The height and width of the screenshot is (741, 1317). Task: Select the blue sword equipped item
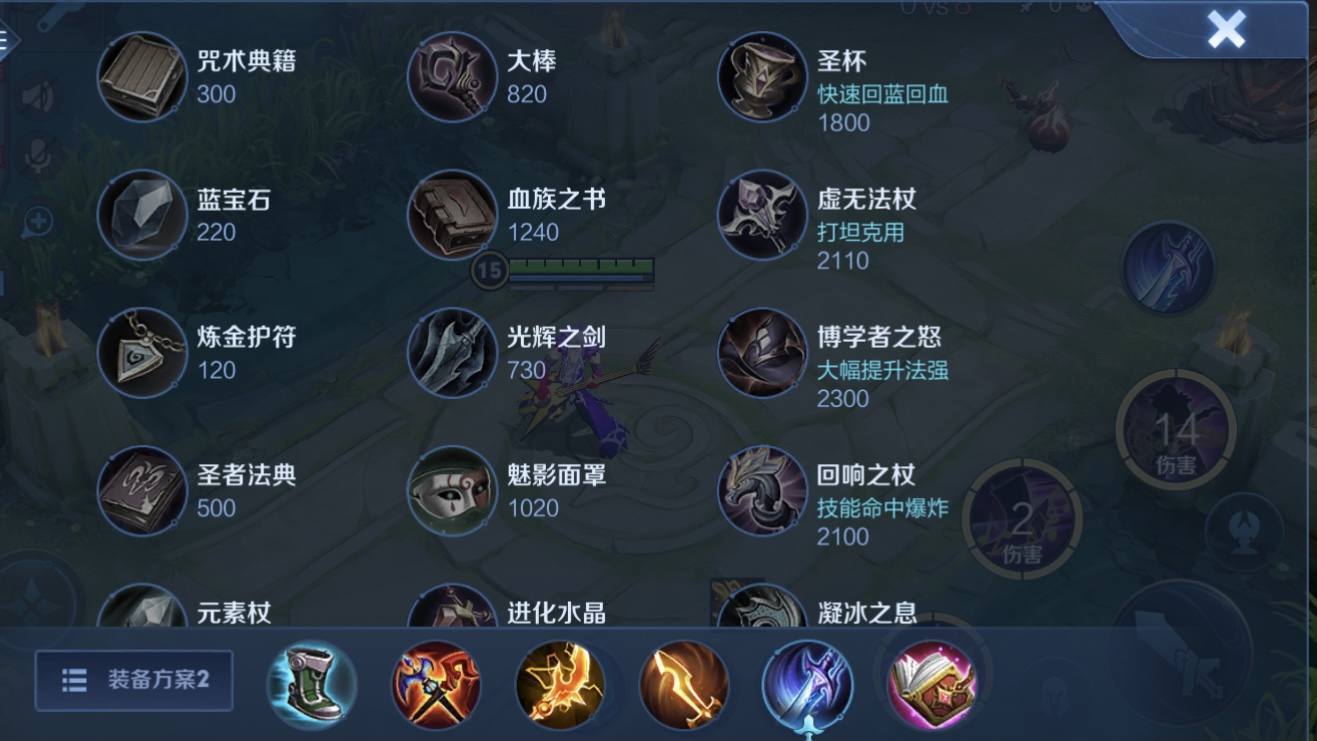[x=808, y=683]
